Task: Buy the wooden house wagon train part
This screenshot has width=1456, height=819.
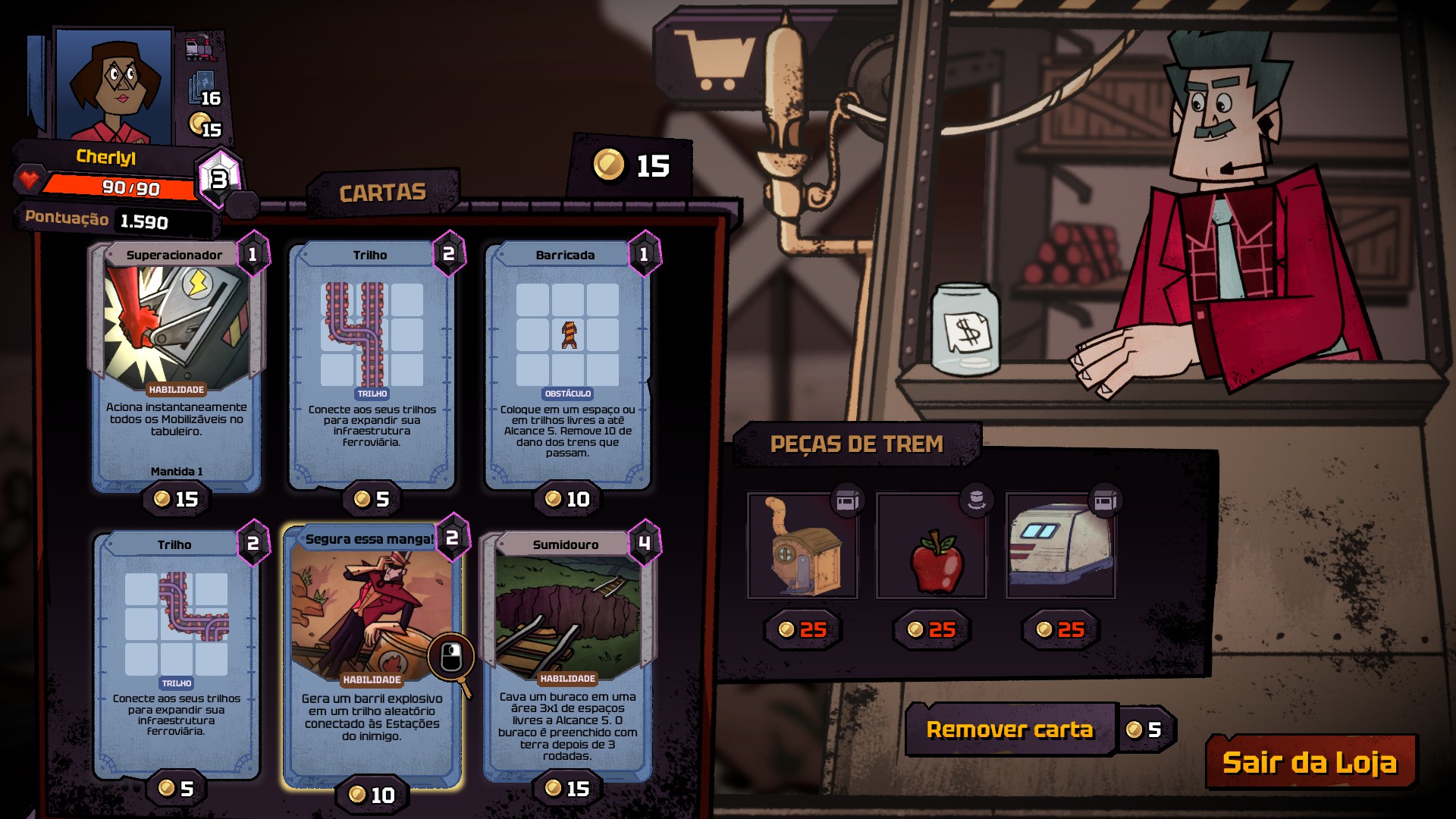Action: coord(802,546)
